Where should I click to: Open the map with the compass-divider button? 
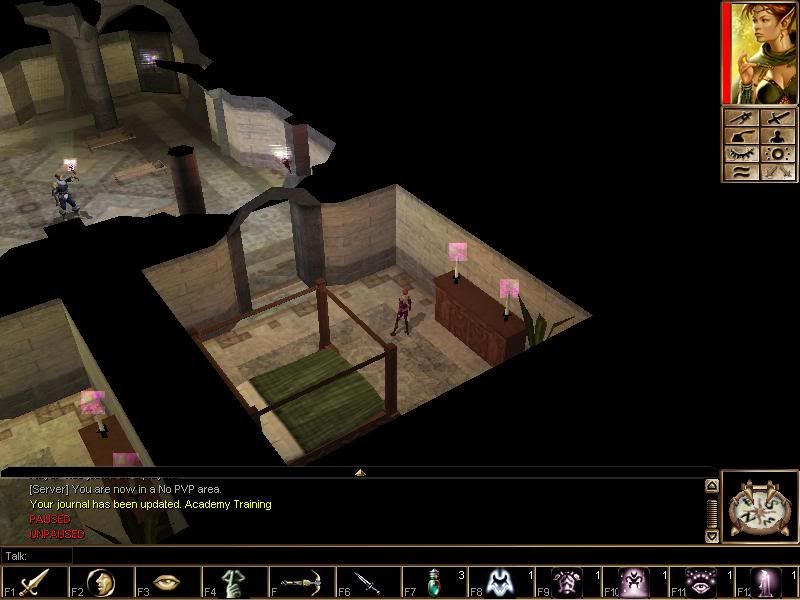[740, 118]
